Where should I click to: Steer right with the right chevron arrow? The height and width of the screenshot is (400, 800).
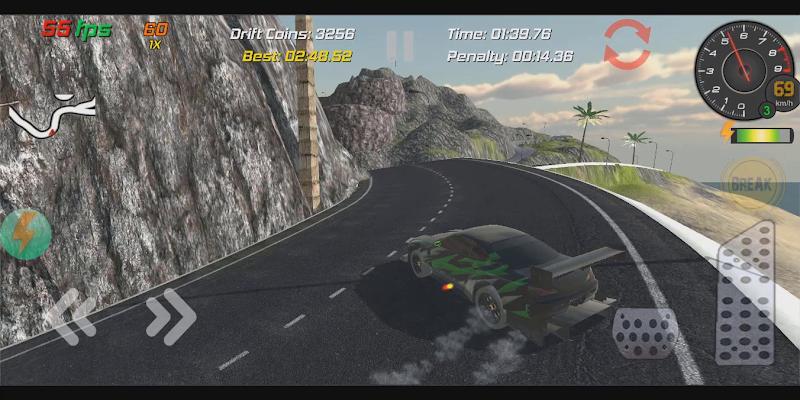[171, 316]
